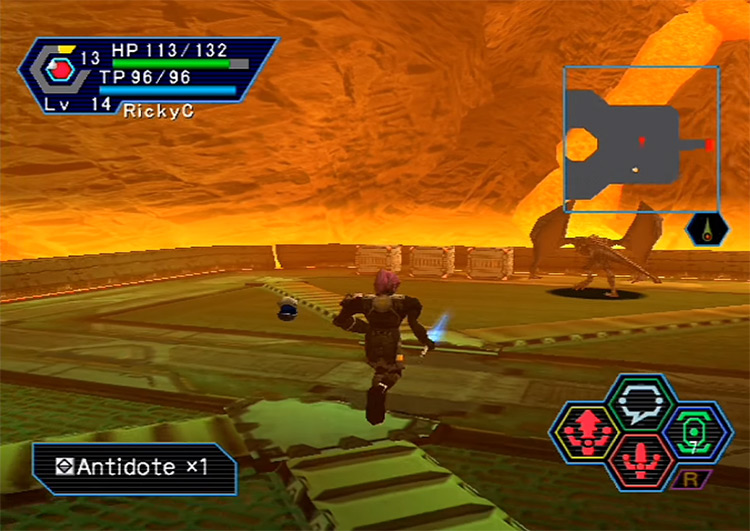Select the compass icon below the minimap
Image resolution: width=750 pixels, height=531 pixels.
[708, 230]
